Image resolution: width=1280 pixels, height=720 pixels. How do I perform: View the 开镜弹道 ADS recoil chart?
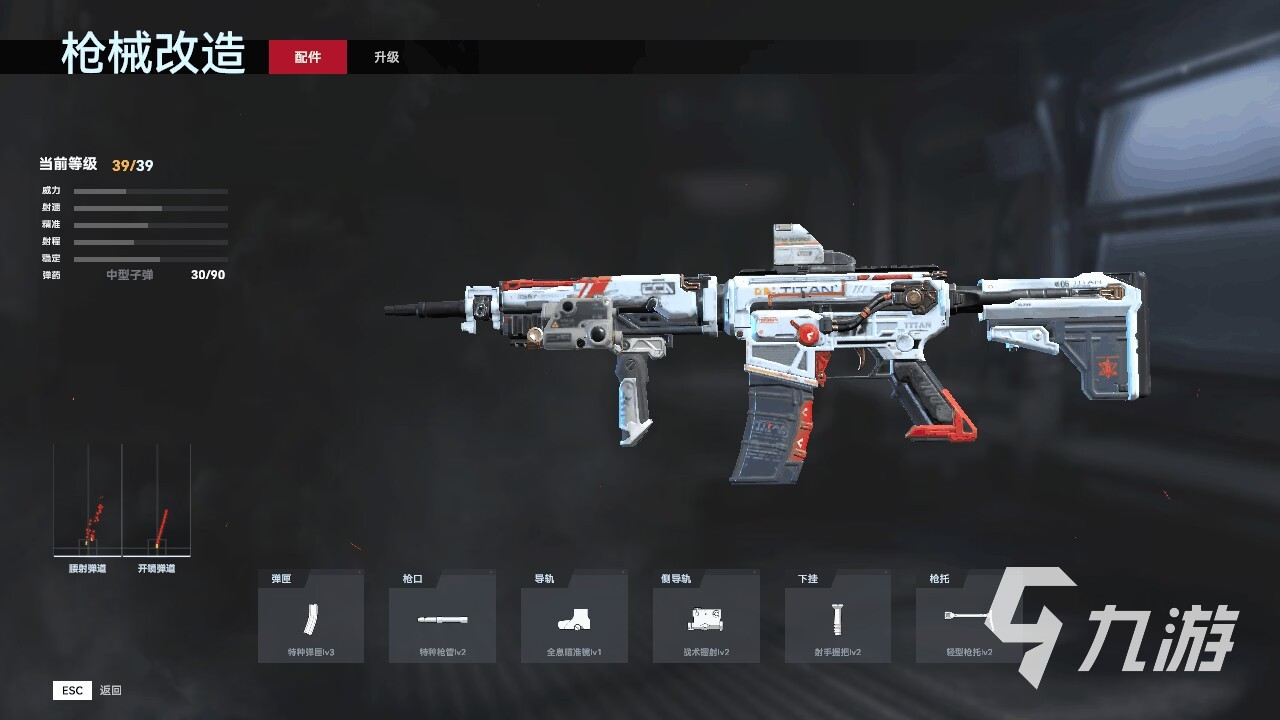[x=157, y=502]
